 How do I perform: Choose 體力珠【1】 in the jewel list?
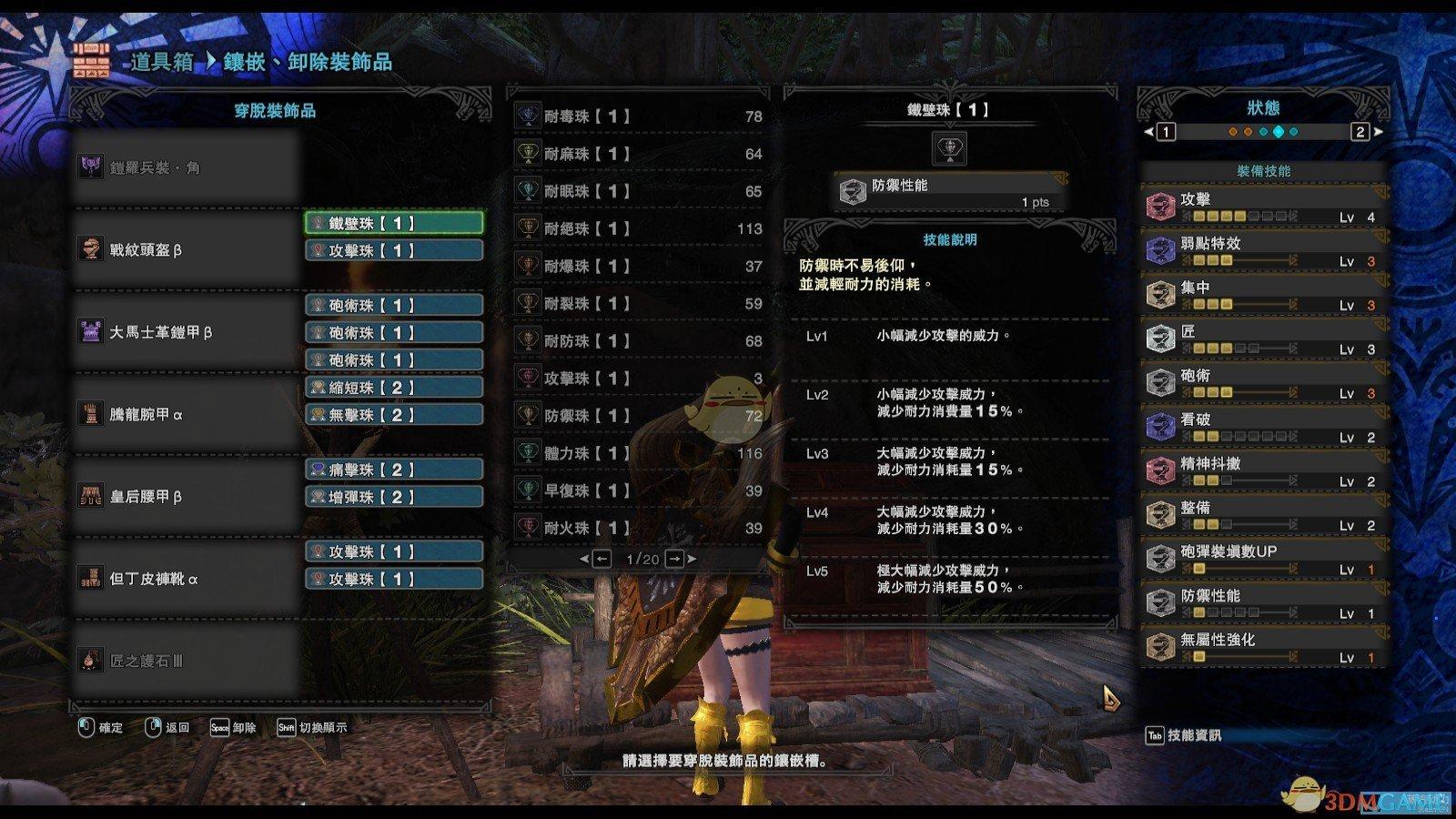[x=637, y=453]
